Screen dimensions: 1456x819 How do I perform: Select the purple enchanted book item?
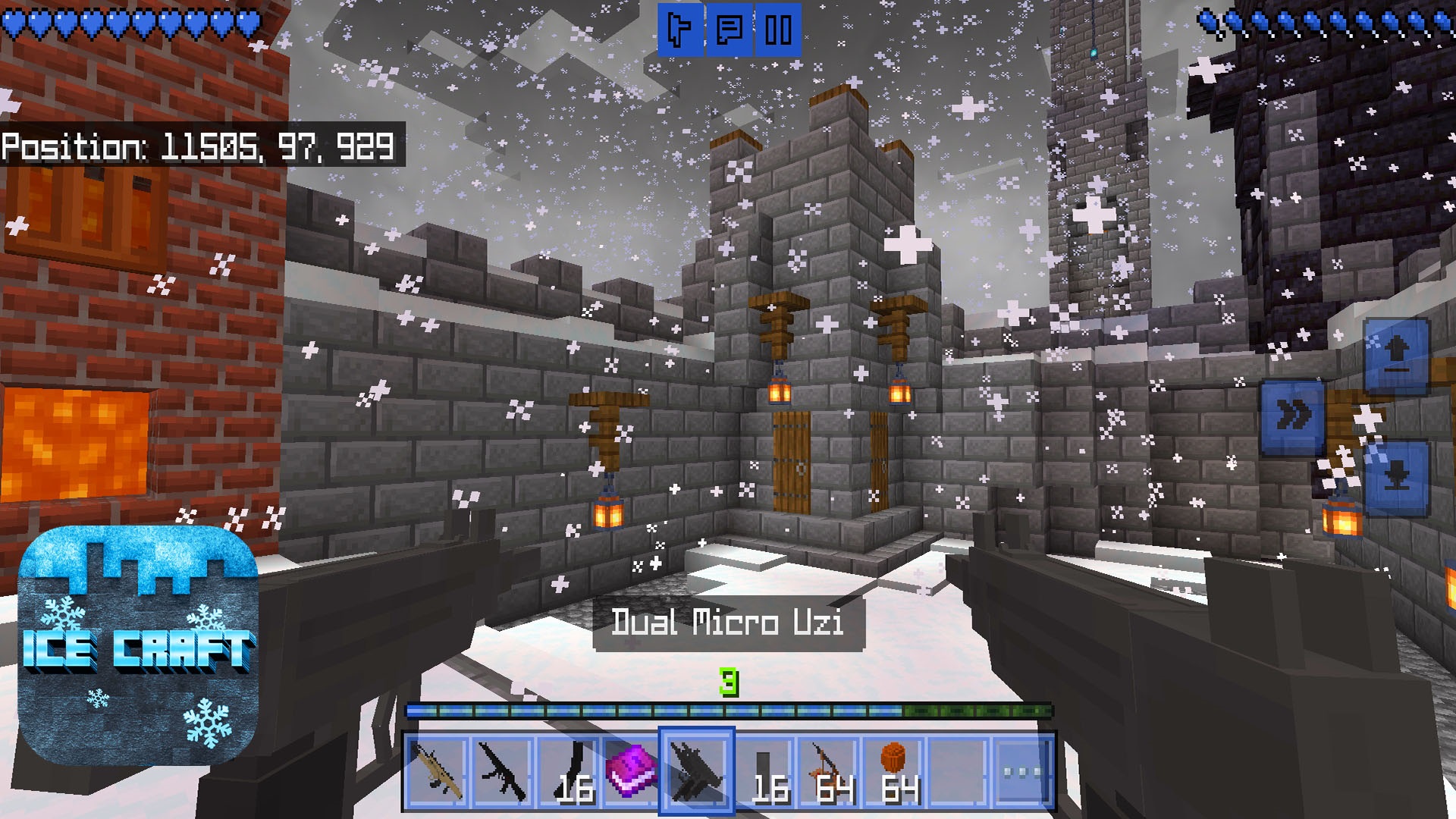pos(632,769)
